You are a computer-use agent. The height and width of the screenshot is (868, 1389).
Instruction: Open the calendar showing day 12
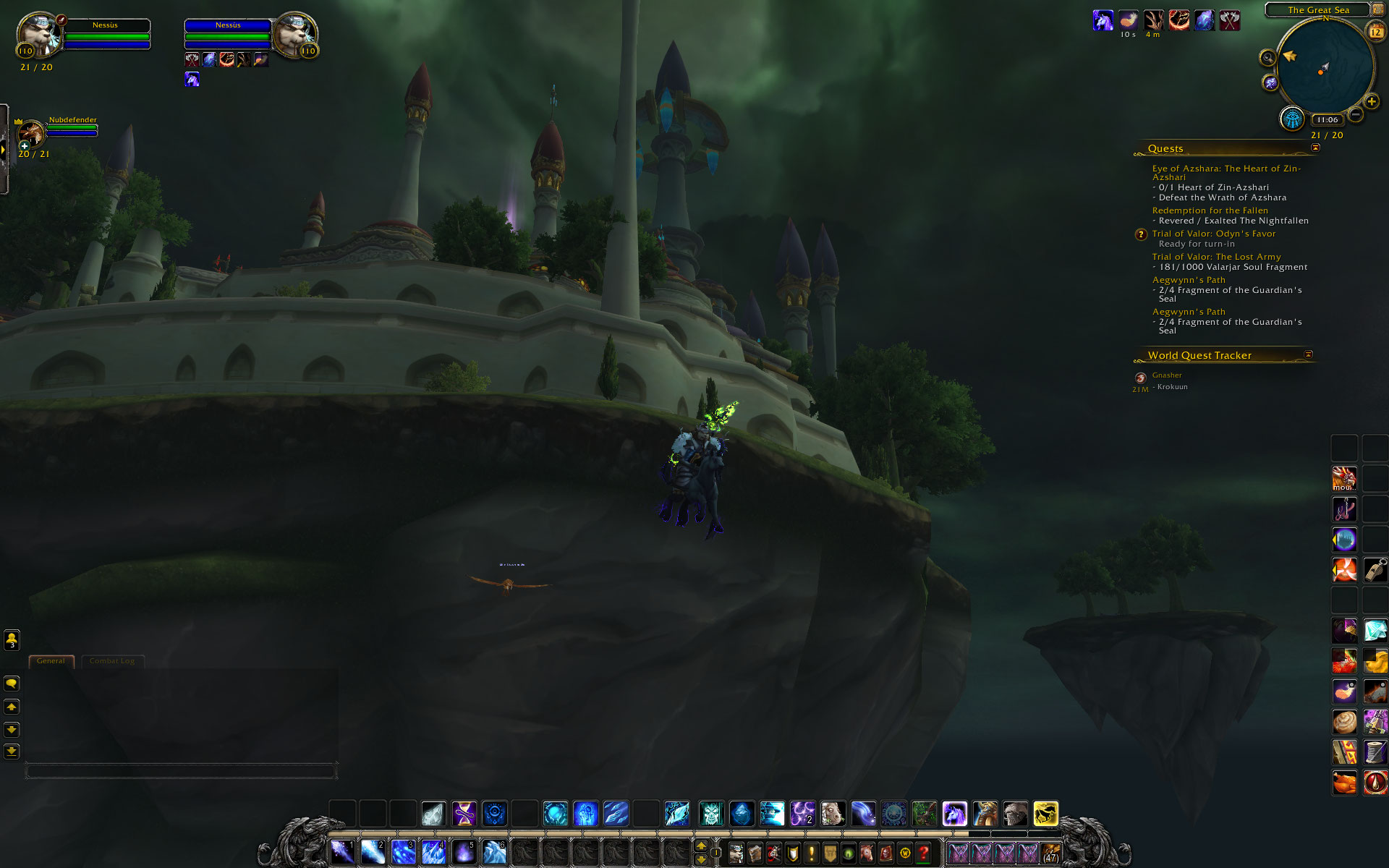pyautogui.click(x=1375, y=32)
